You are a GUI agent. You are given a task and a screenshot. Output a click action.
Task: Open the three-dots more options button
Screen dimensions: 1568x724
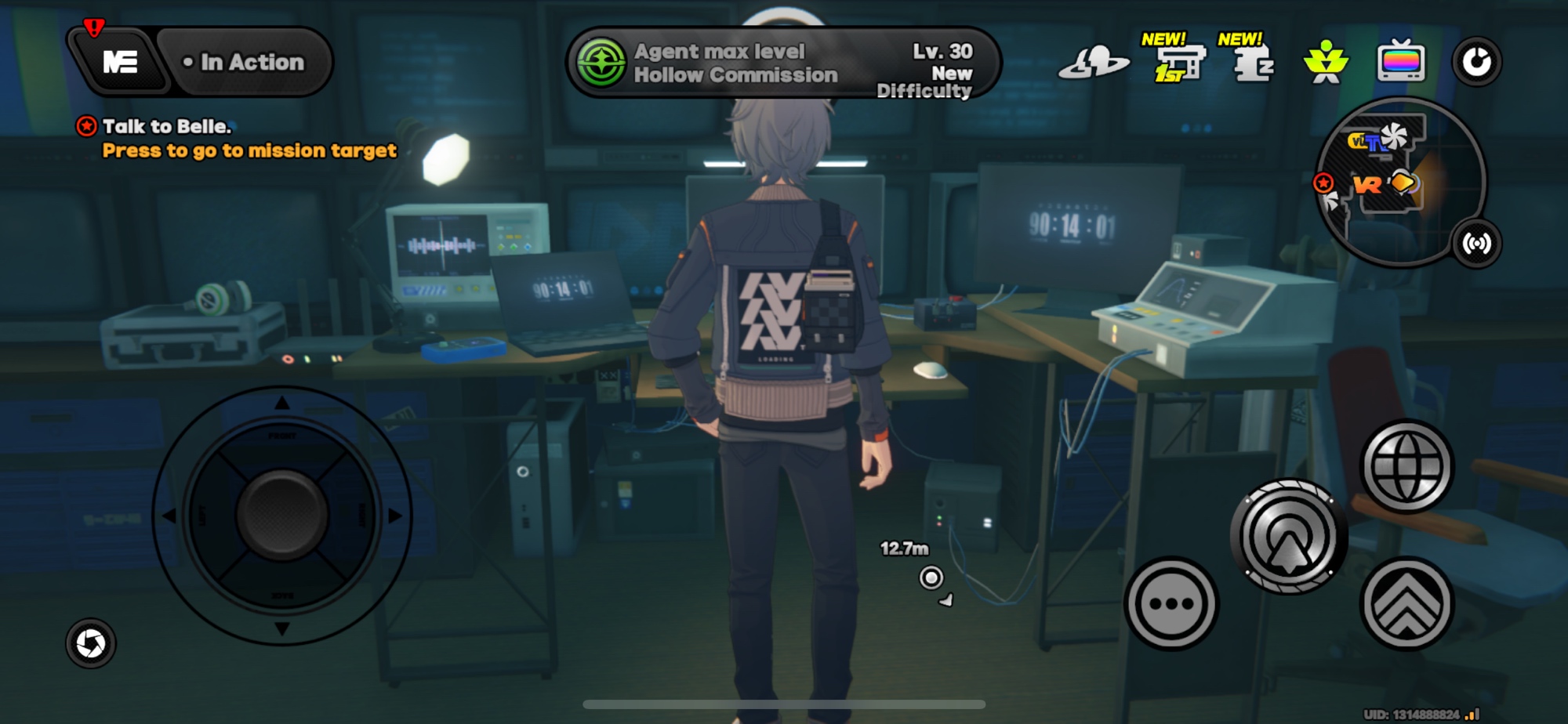[1171, 604]
